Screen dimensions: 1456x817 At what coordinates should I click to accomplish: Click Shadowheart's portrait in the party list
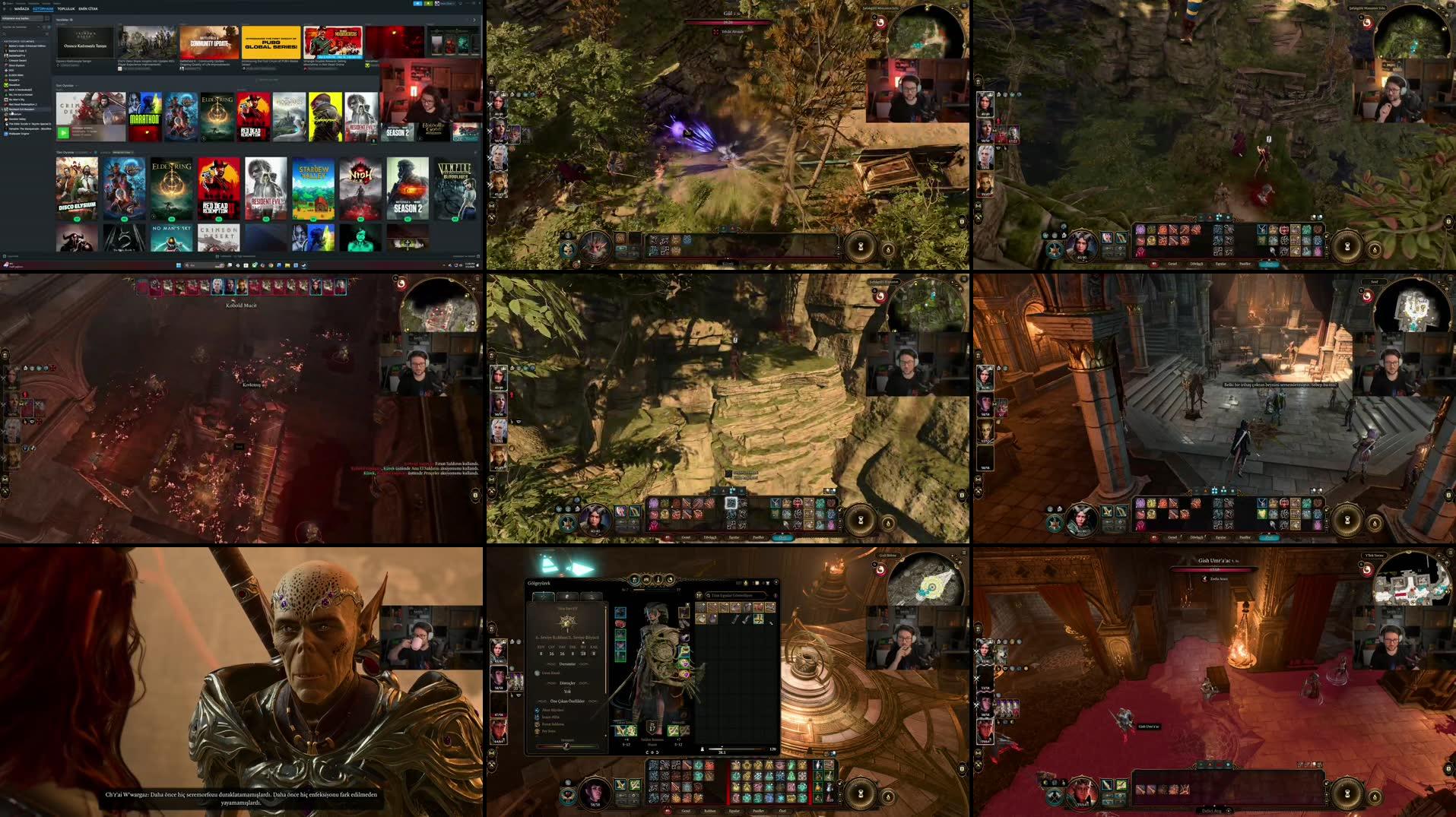coord(499,678)
